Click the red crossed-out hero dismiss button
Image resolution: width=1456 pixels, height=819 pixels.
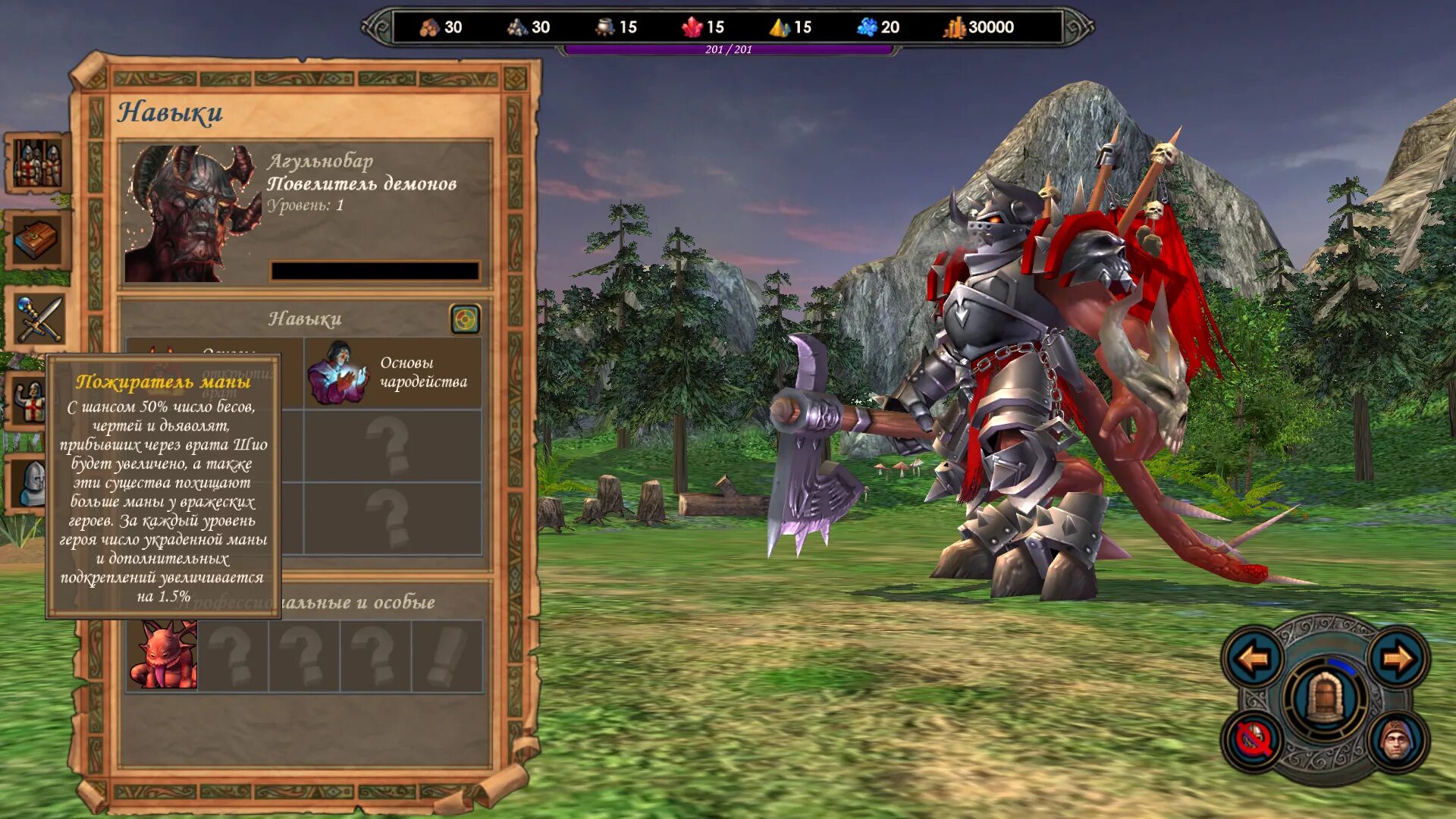click(1252, 739)
